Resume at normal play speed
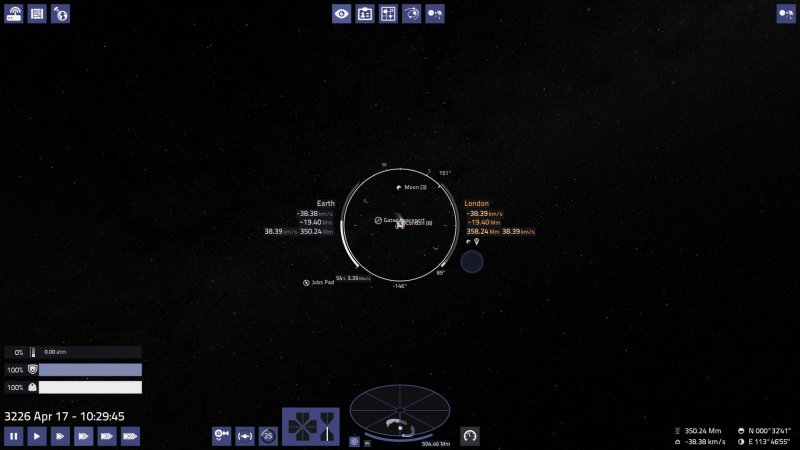Image resolution: width=800 pixels, height=450 pixels. pyautogui.click(x=35, y=436)
